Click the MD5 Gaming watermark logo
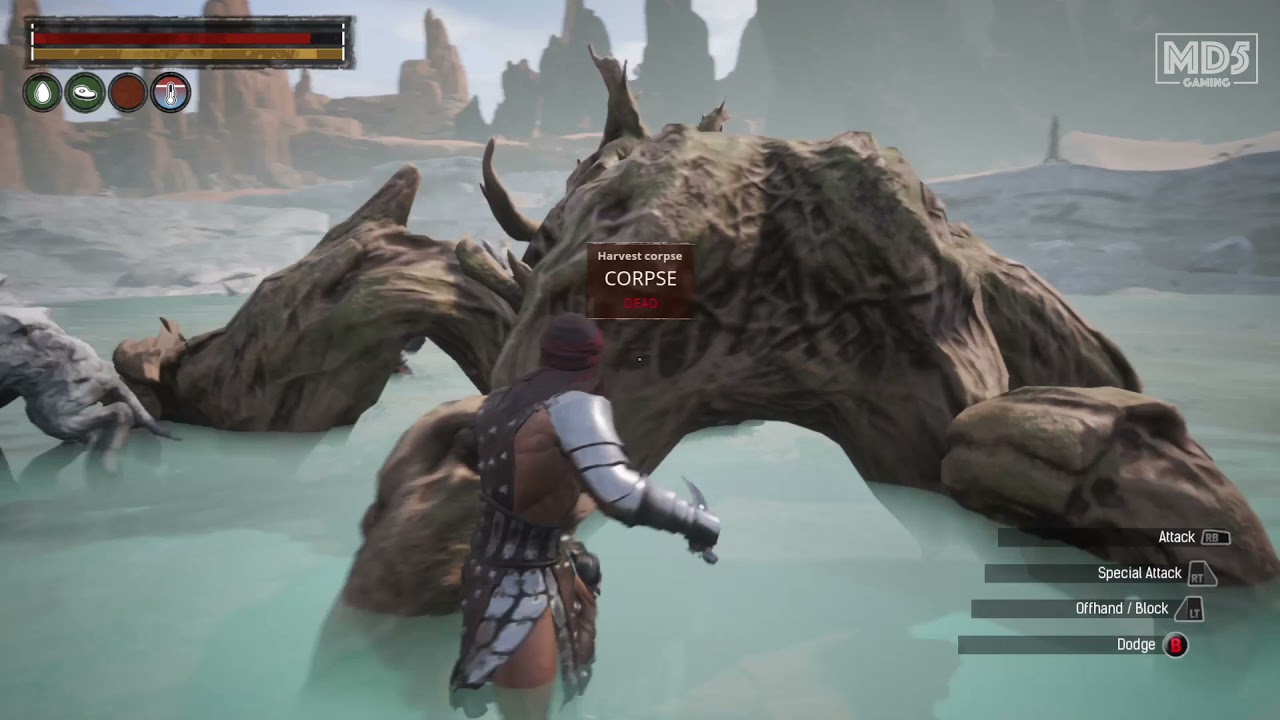The width and height of the screenshot is (1280, 720). coord(1204,62)
